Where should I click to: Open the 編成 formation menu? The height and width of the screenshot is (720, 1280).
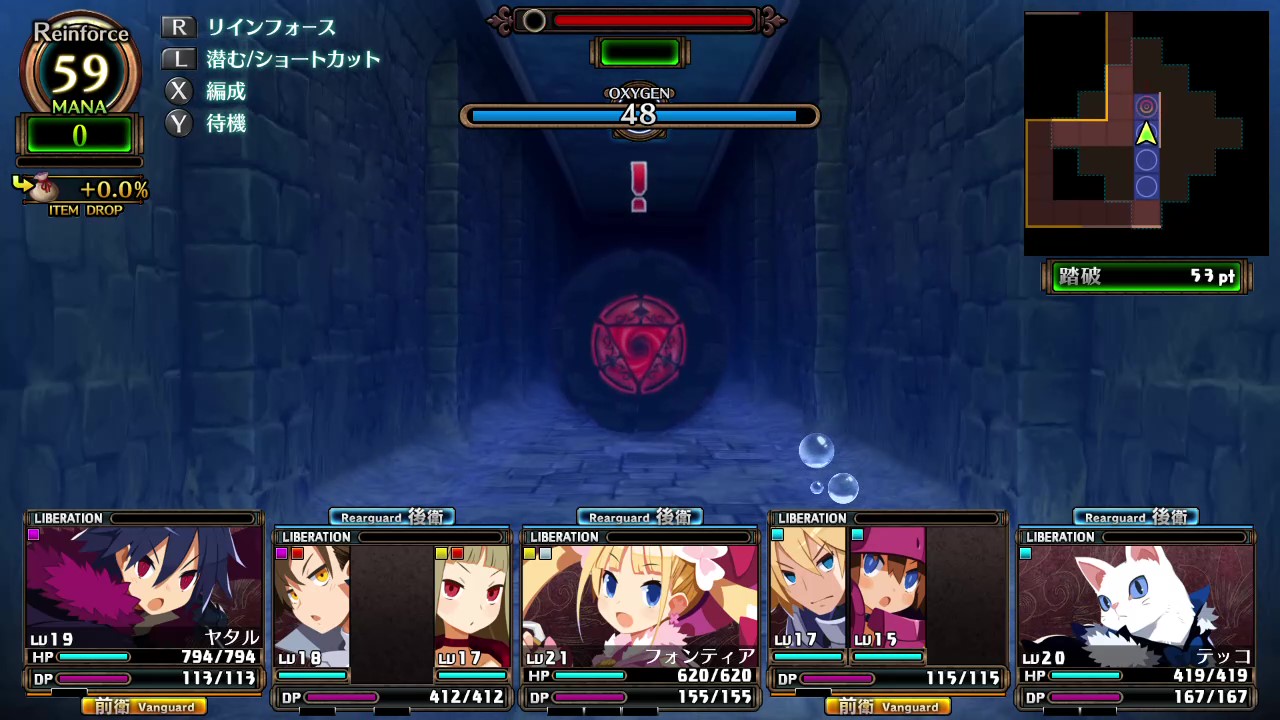coord(178,91)
